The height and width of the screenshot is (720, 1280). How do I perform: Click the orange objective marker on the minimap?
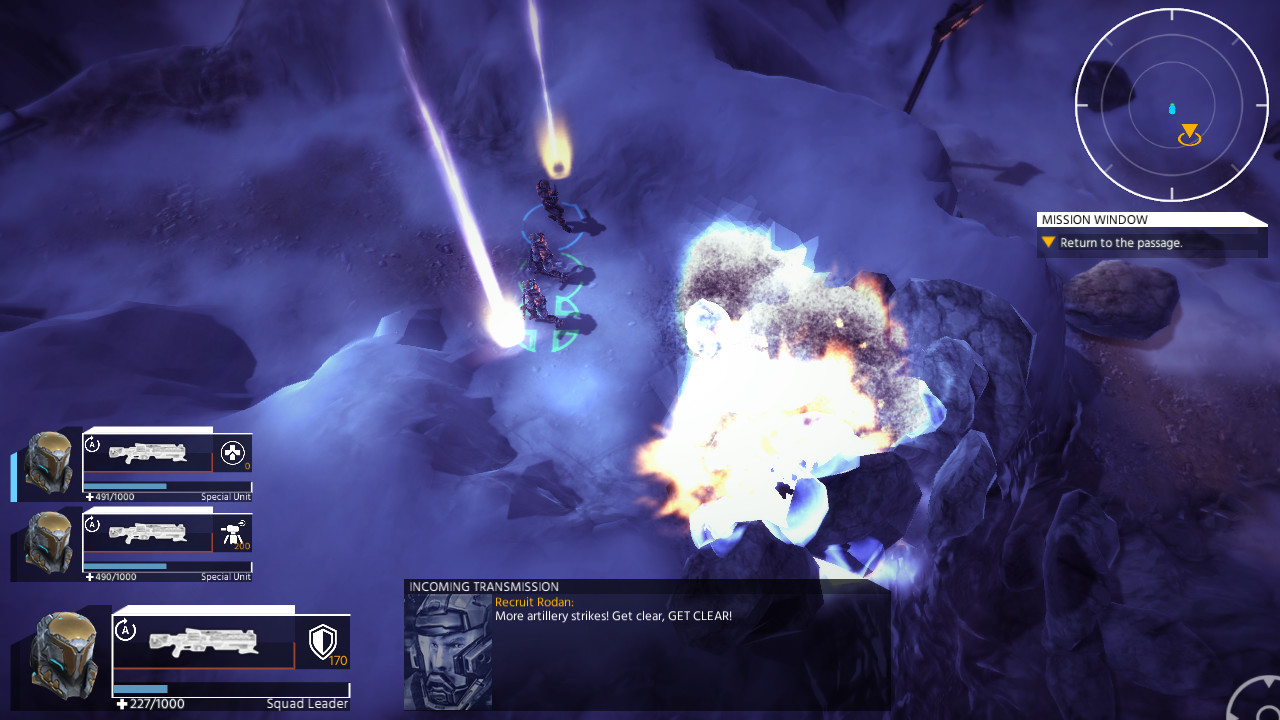click(x=1189, y=131)
